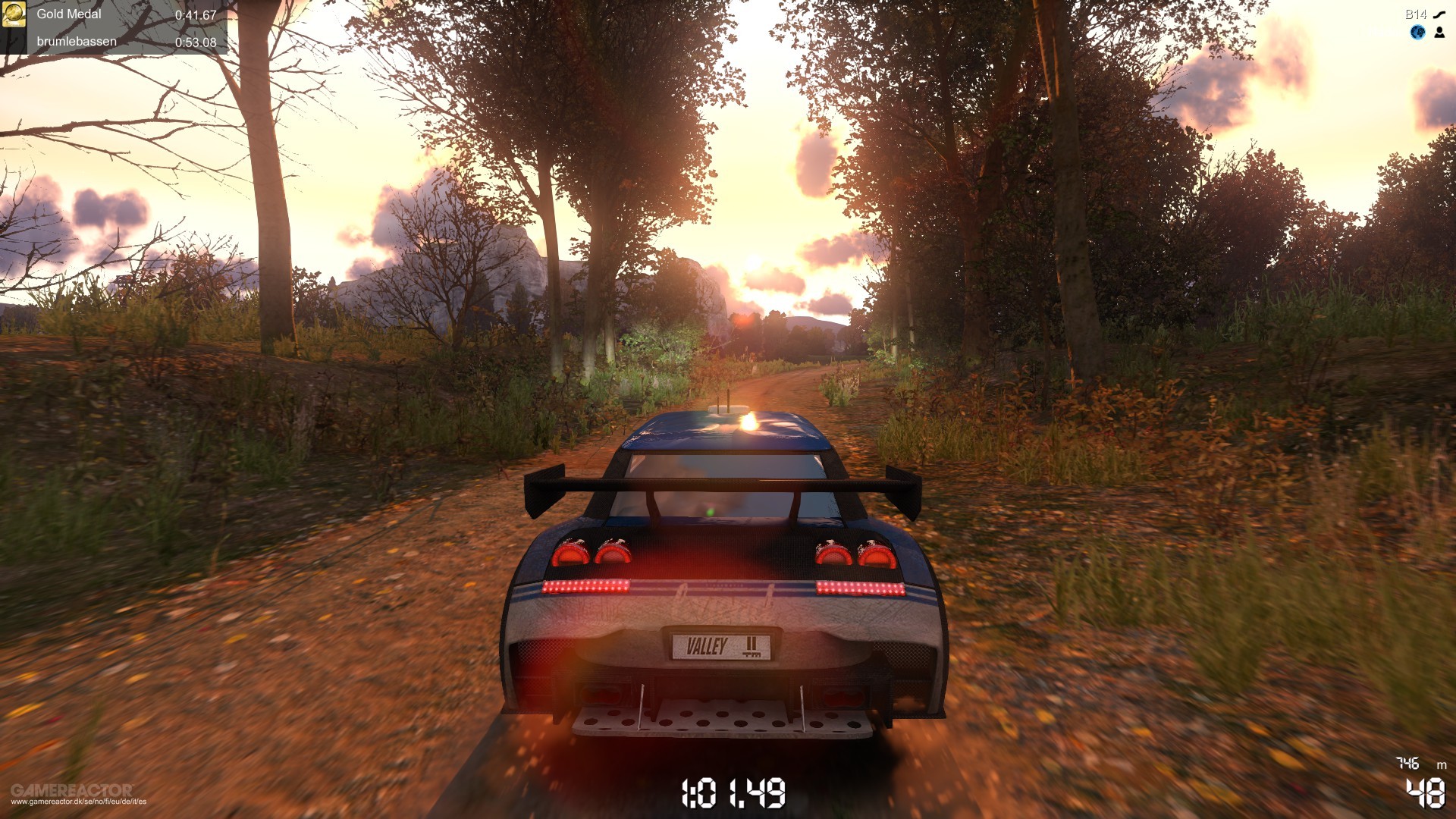Viewport: 1456px width, 819px height.
Task: Click the player profile silhouette icon
Action: (x=1440, y=33)
